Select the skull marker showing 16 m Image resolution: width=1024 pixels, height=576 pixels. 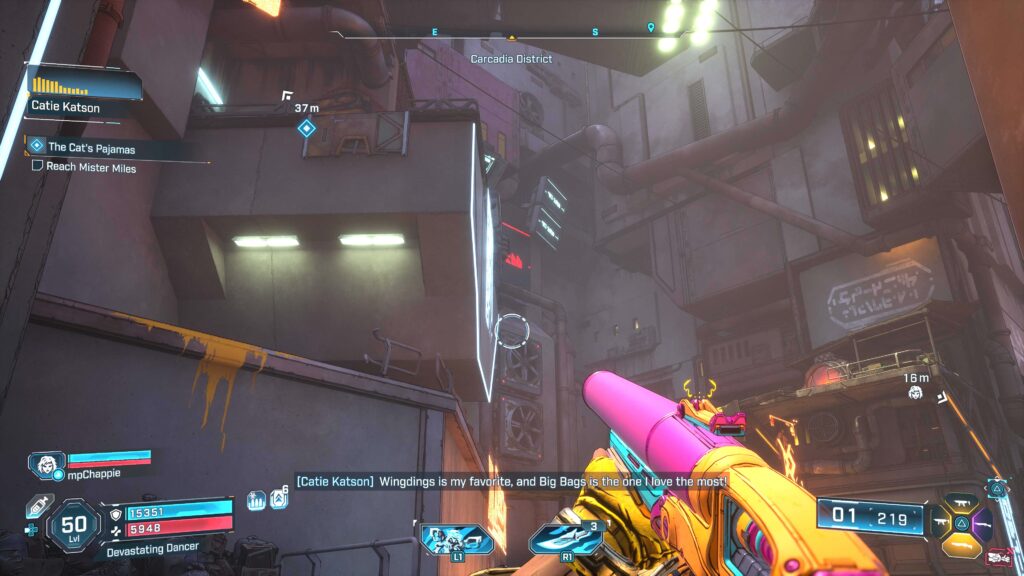tap(915, 394)
